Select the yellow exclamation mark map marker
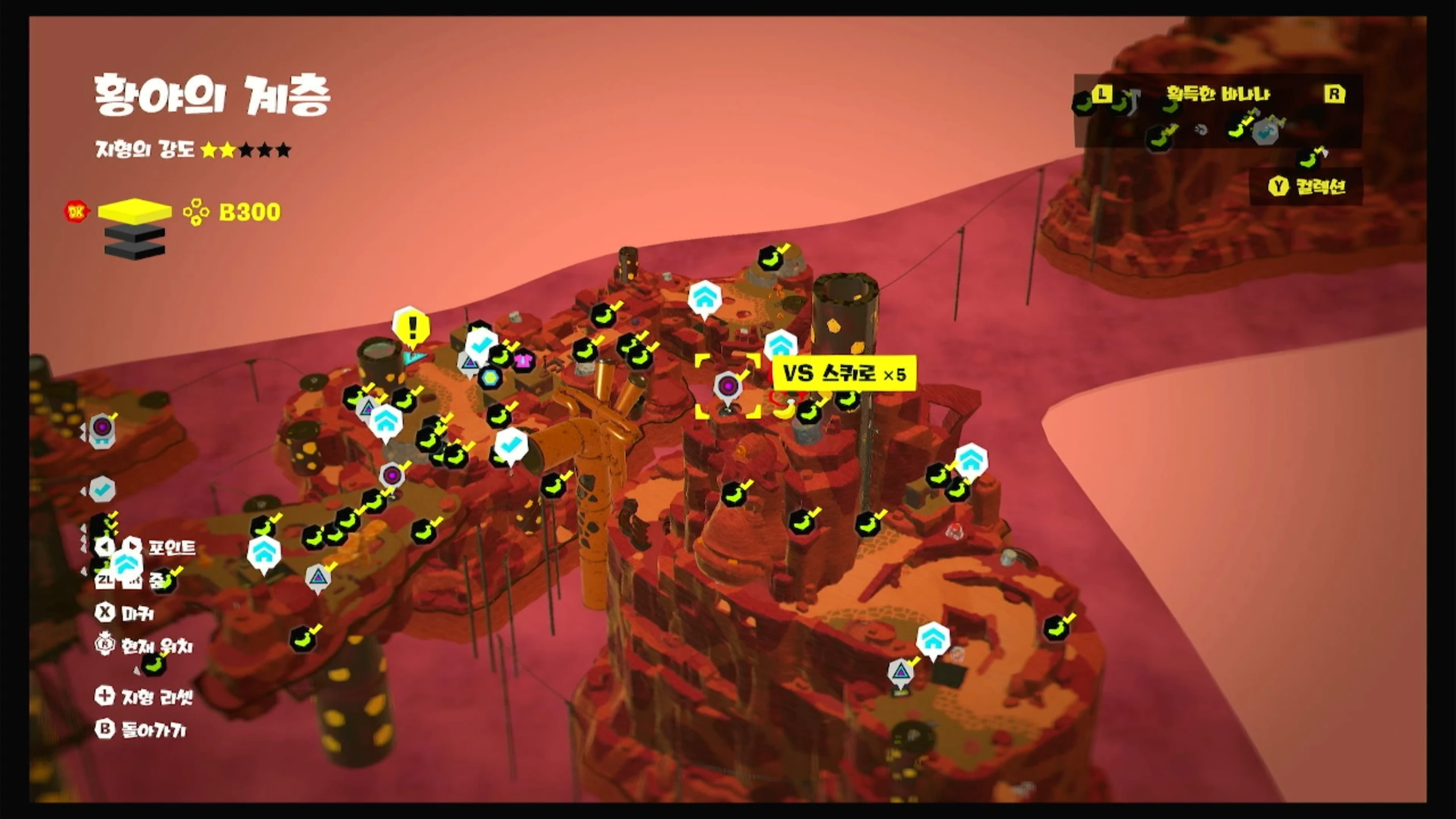The width and height of the screenshot is (1456, 819). (x=412, y=327)
